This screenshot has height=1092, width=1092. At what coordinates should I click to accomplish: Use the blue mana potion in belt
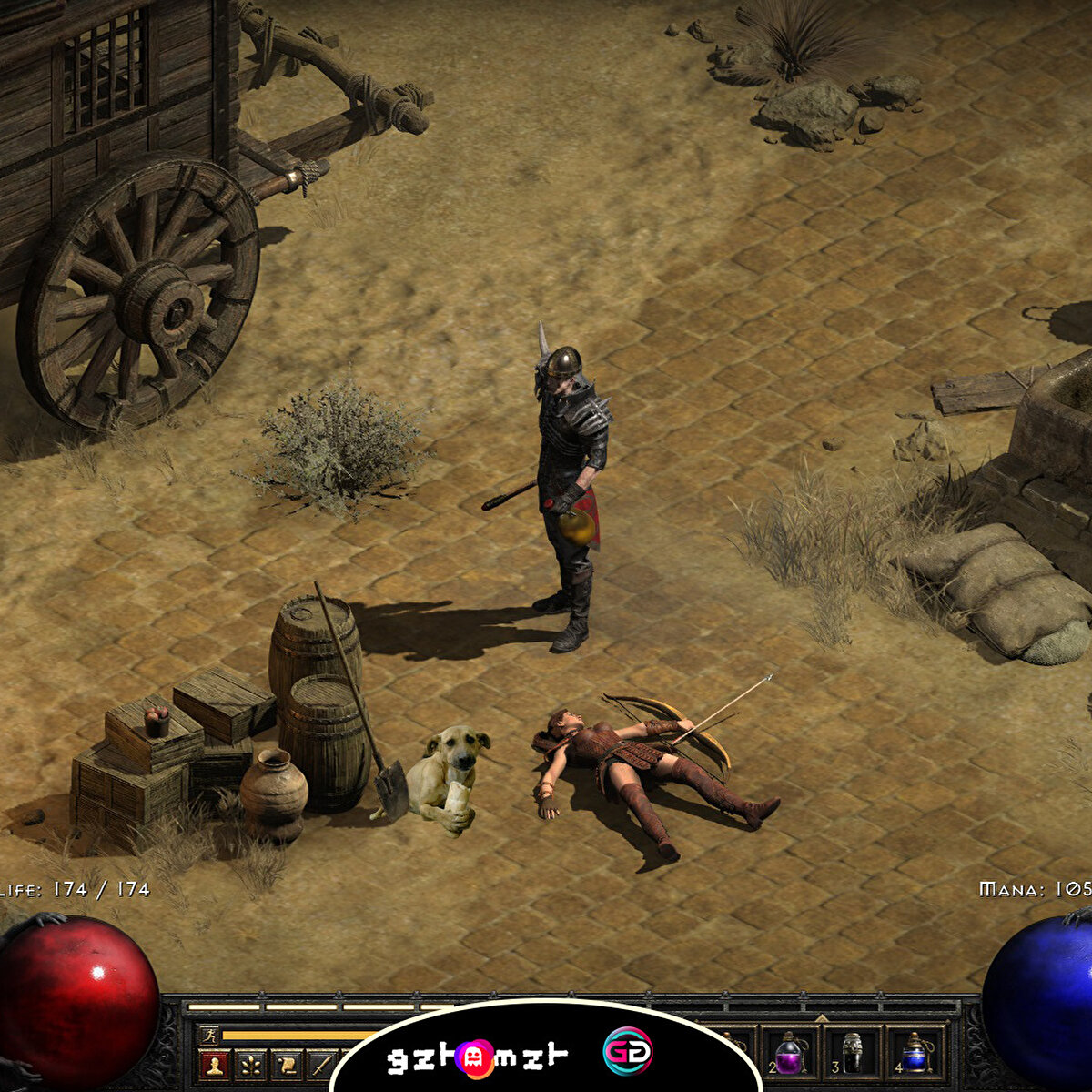(x=914, y=1056)
